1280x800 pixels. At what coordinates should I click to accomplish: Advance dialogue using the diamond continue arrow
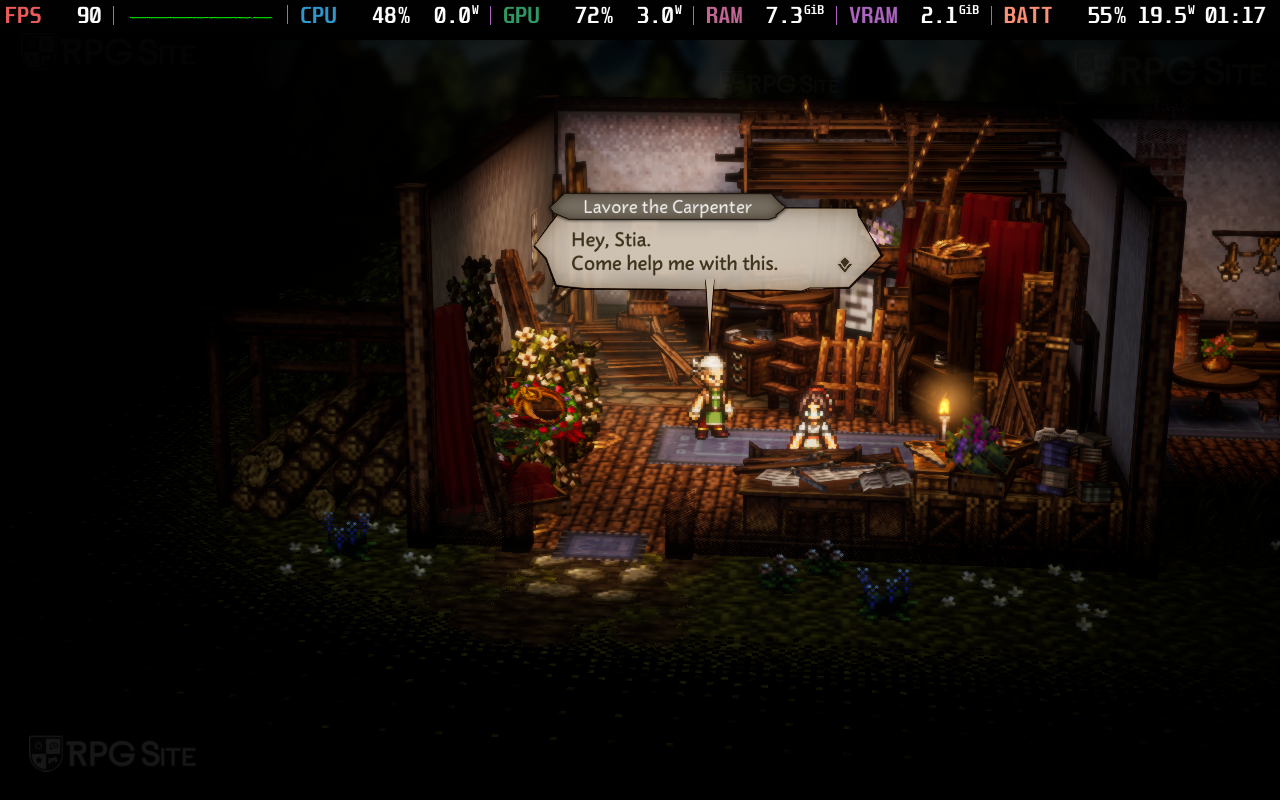click(x=845, y=265)
